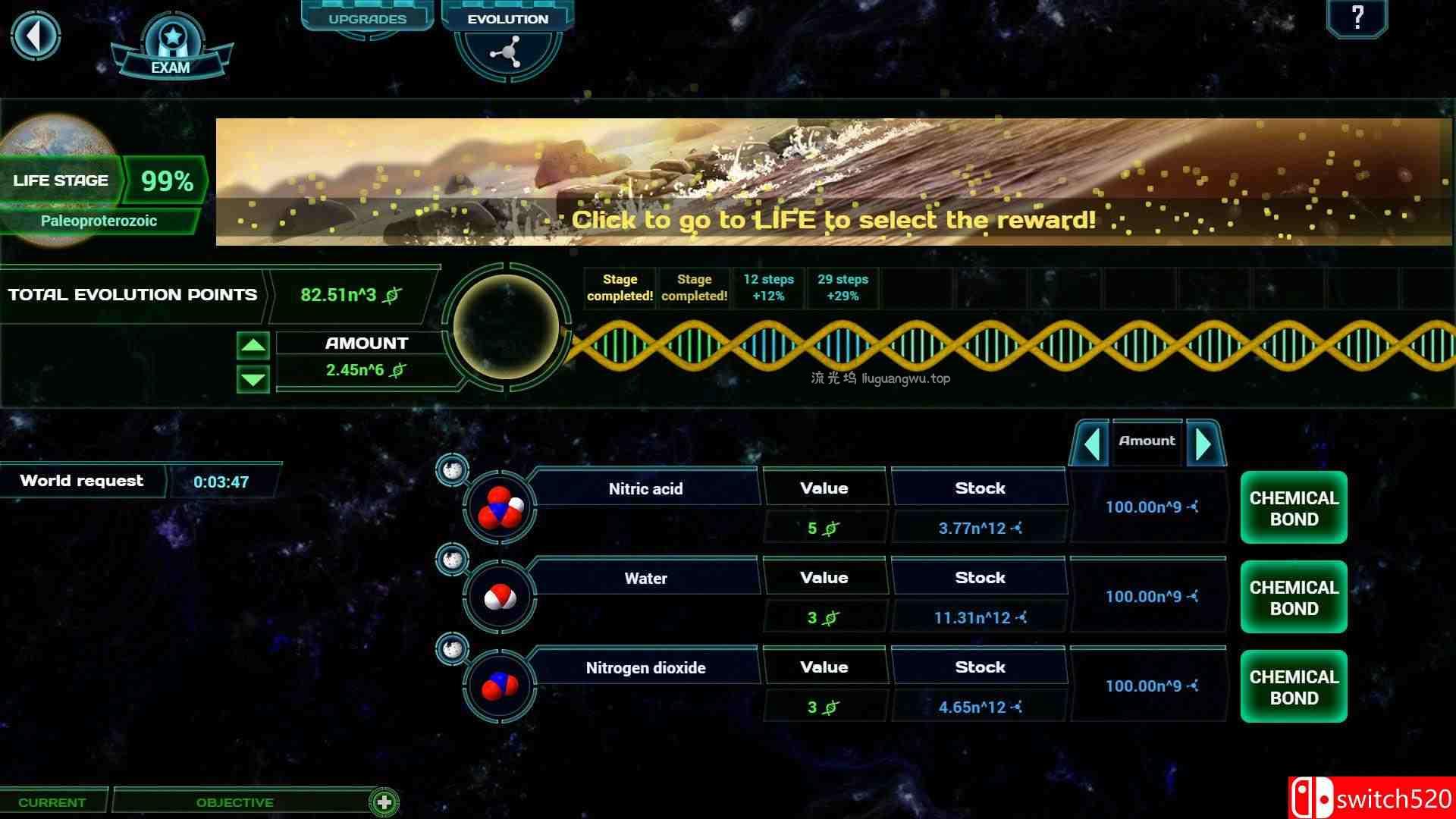1456x819 pixels.
Task: Switch to the Upgrades tab
Action: (367, 18)
